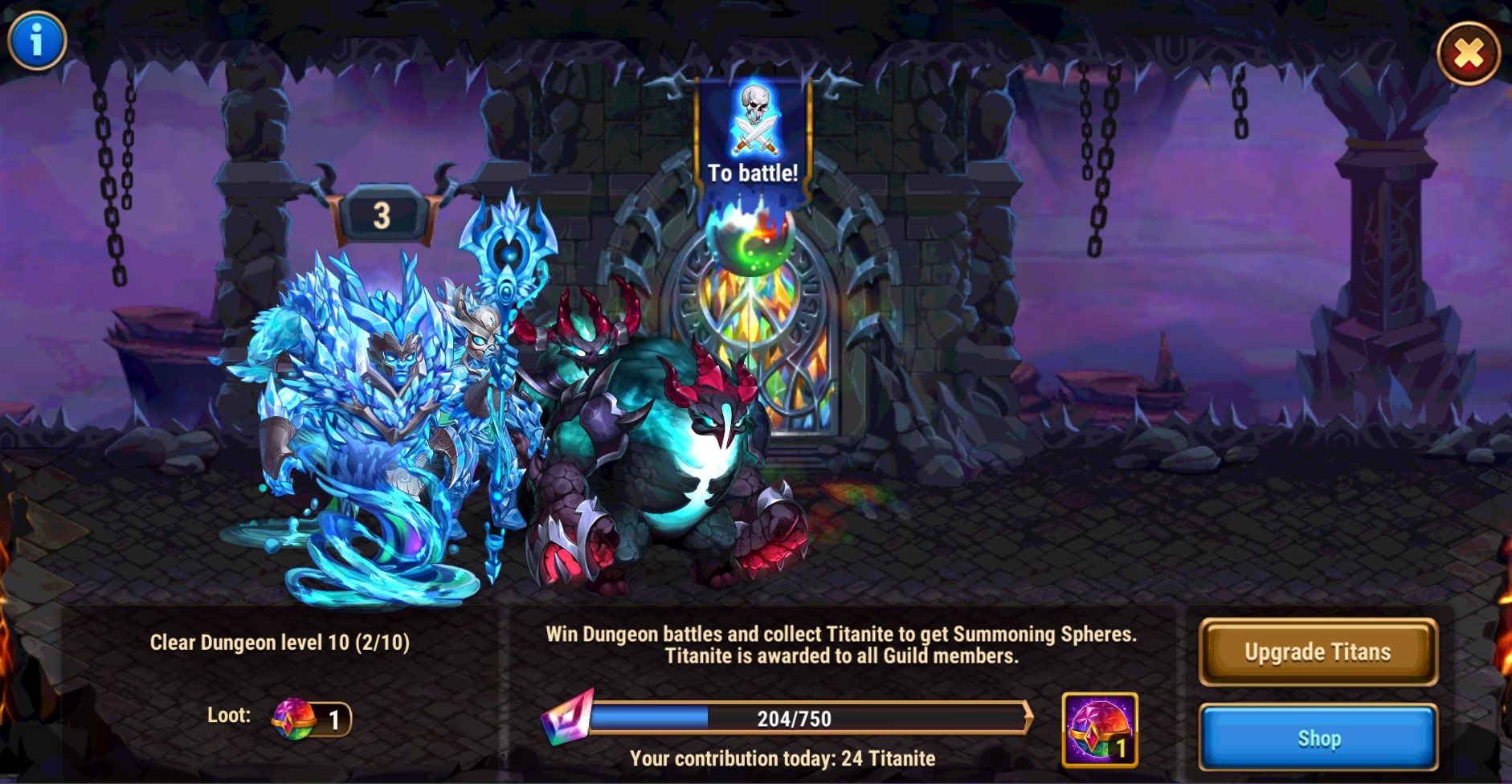The width and height of the screenshot is (1512, 784).
Task: Go to the Shop
Action: [1318, 737]
